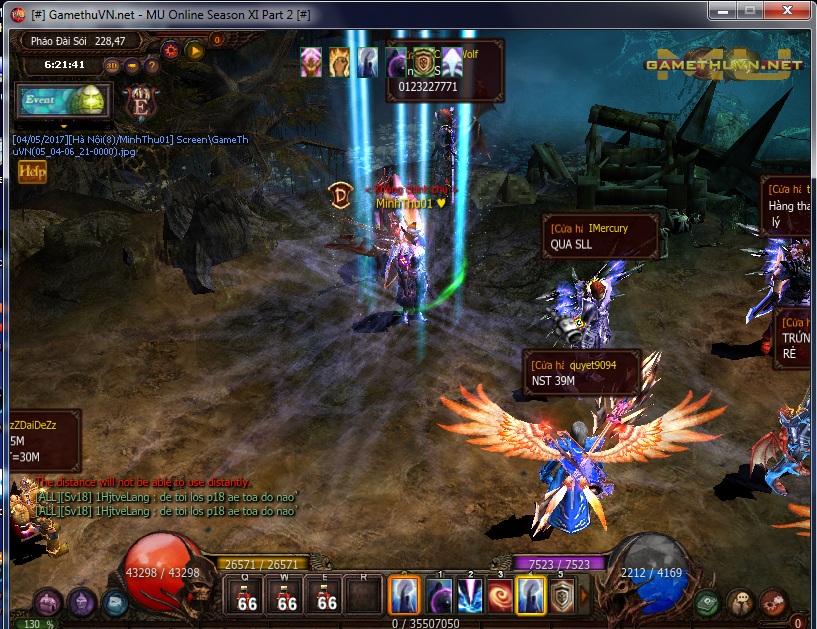Click the question mark help icon
This screenshot has height=629, width=817.
tap(153, 66)
